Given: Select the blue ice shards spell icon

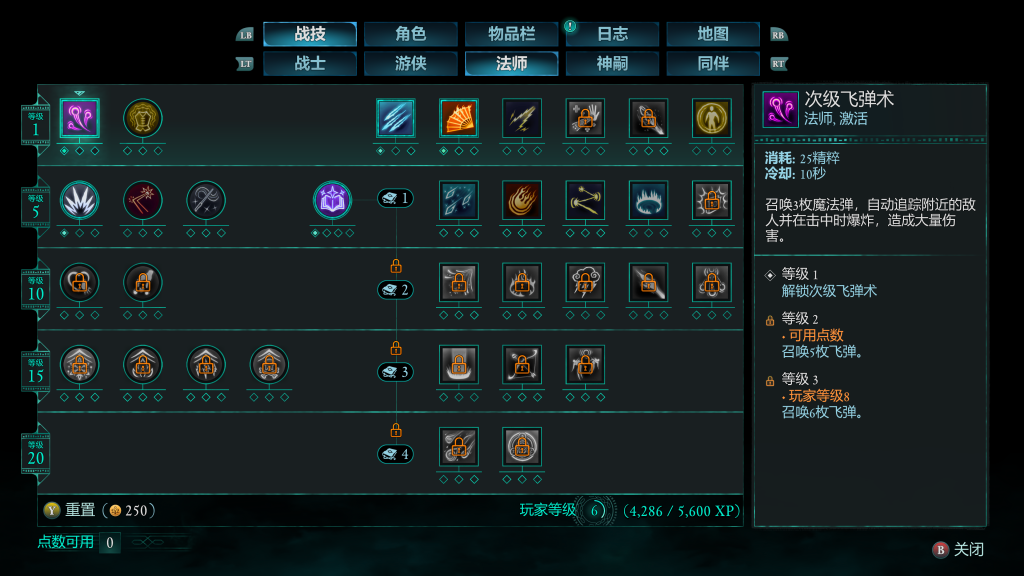Looking at the screenshot, I should 396,118.
